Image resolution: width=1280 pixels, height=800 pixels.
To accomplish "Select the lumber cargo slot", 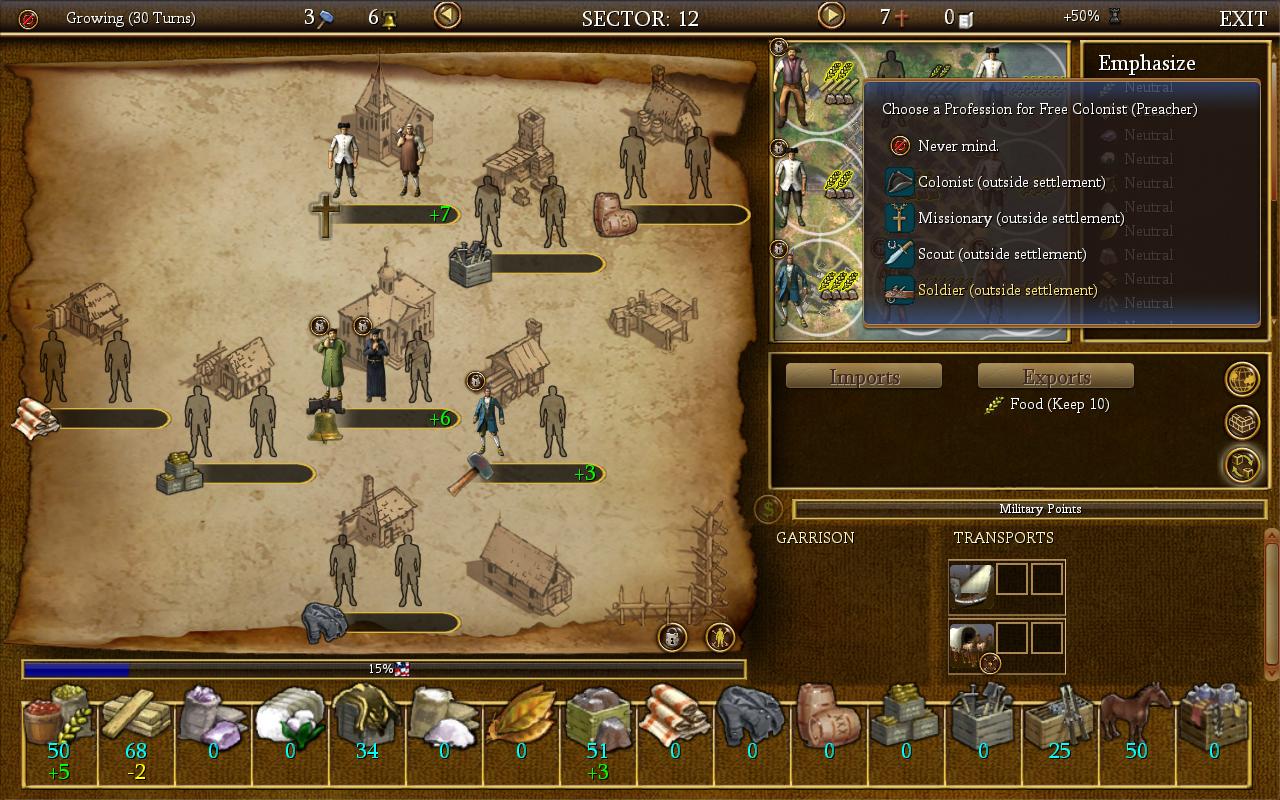I will [136, 723].
